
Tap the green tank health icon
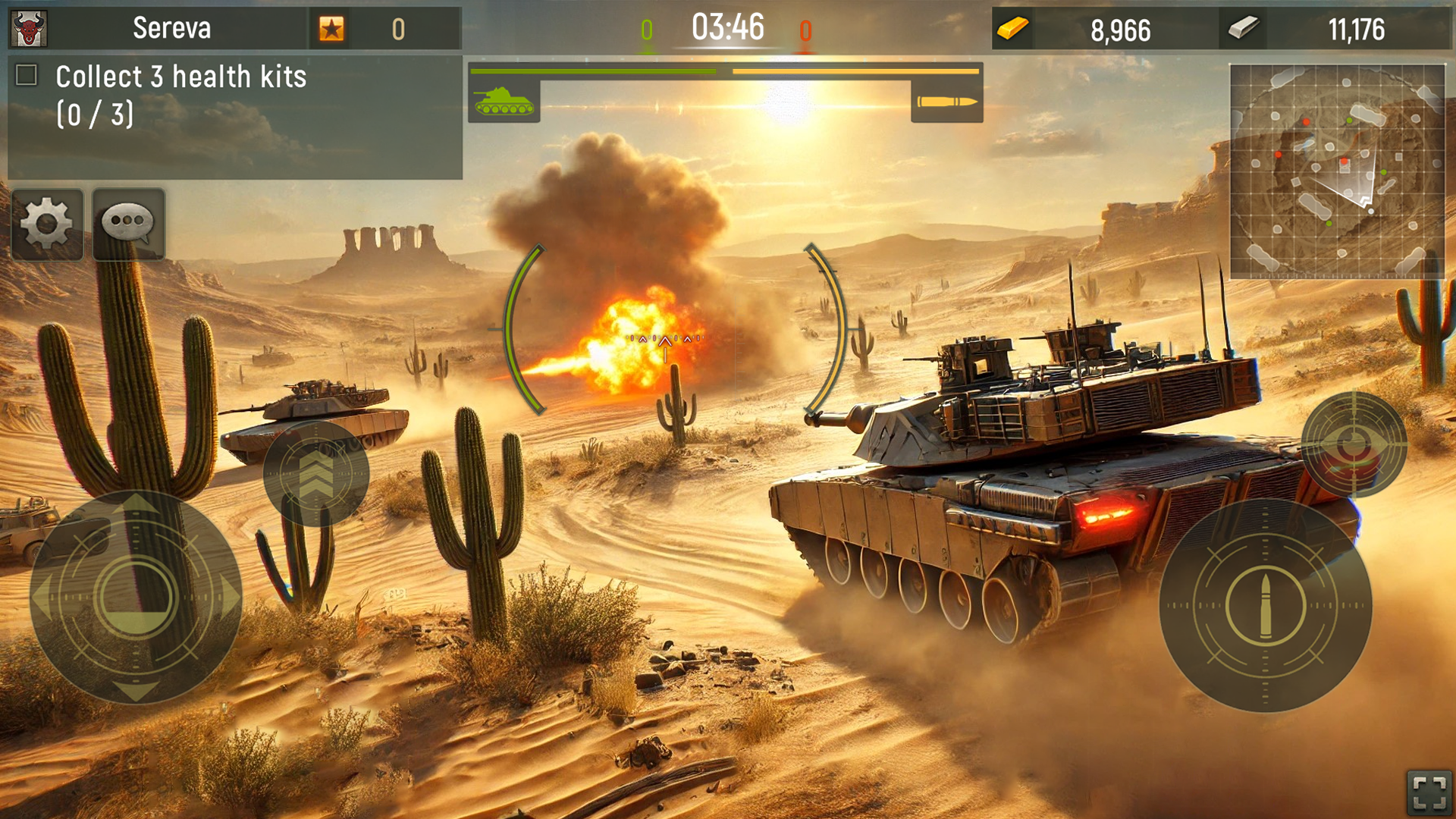tap(503, 102)
